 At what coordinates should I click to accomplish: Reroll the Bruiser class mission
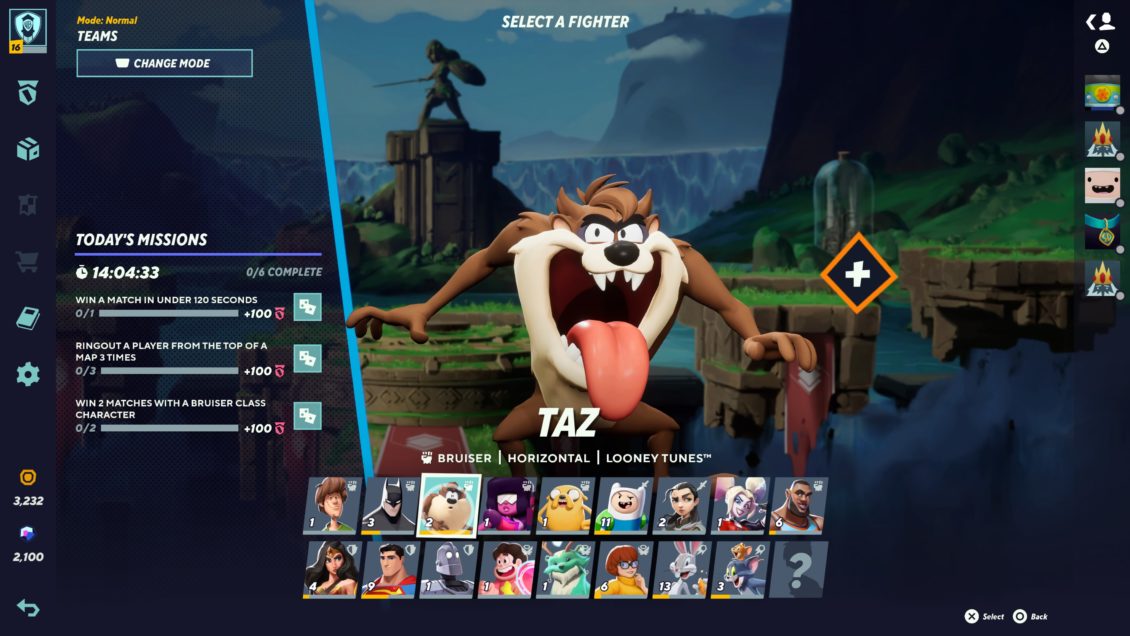coord(308,416)
